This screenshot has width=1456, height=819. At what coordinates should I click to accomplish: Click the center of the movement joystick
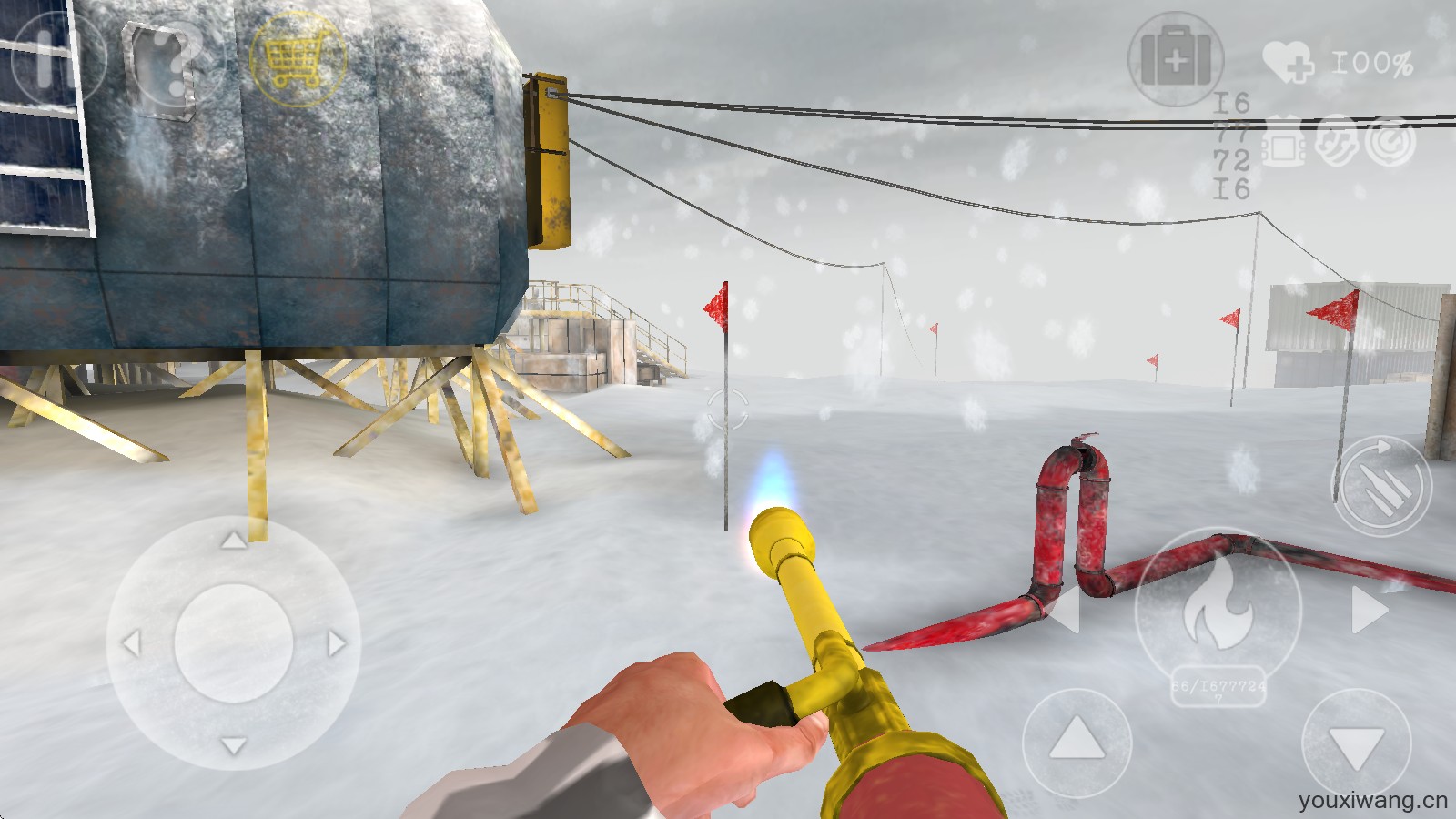[233, 643]
